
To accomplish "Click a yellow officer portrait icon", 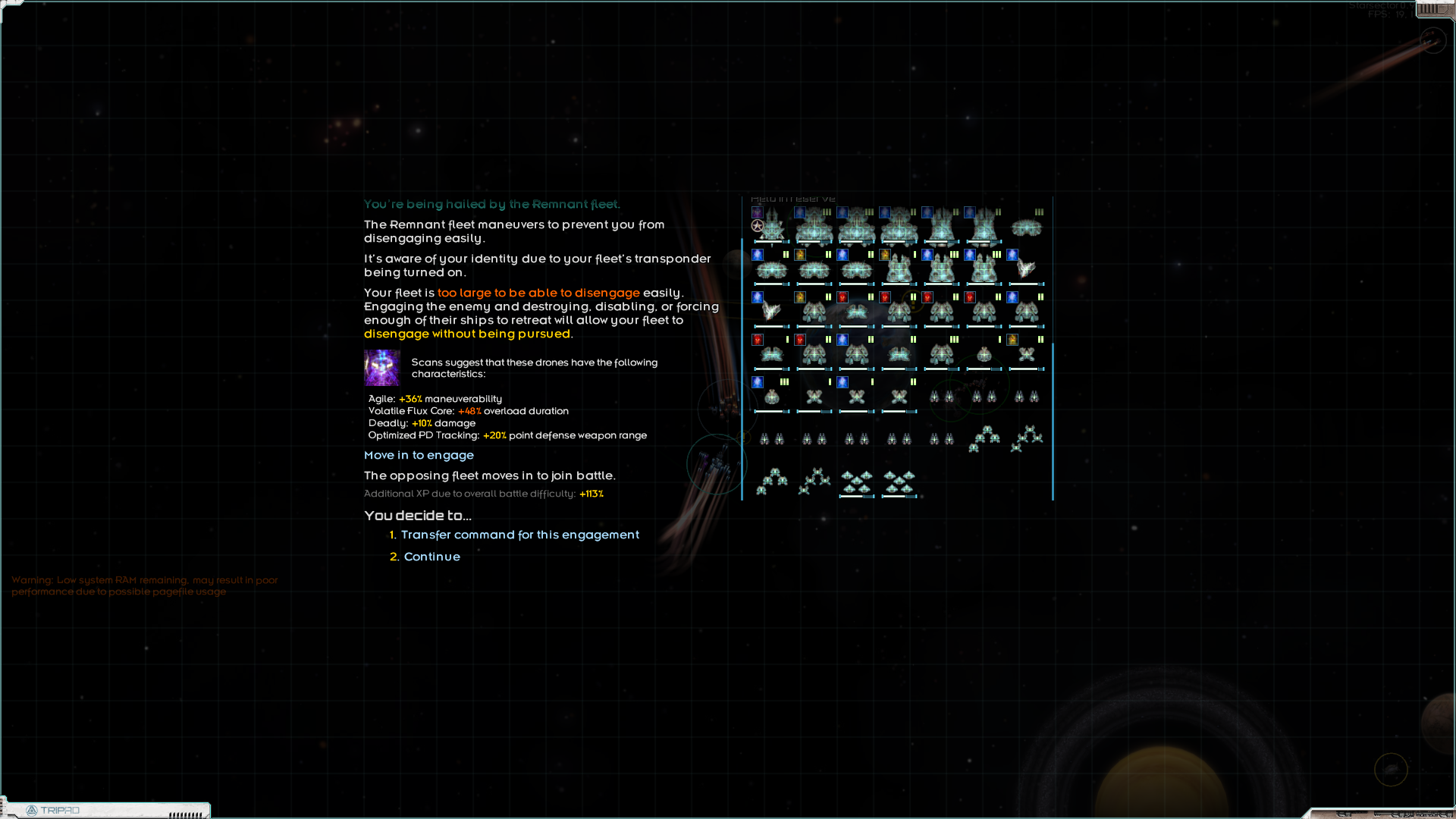I will (x=799, y=255).
